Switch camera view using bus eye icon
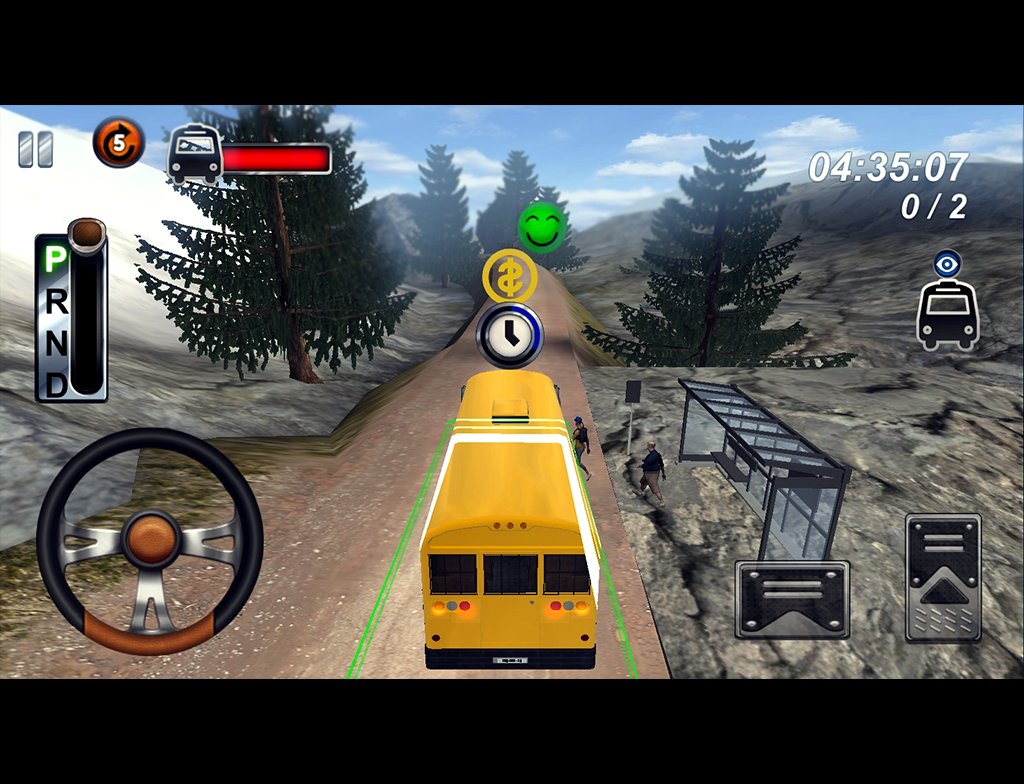 coord(947,301)
